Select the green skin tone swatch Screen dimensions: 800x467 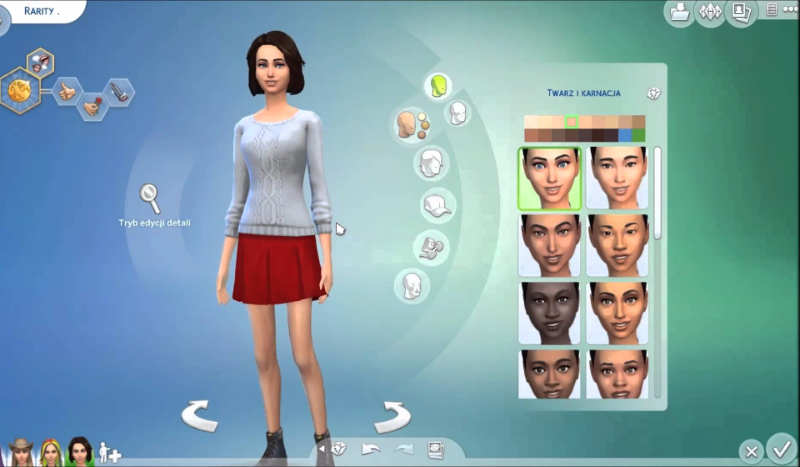(638, 135)
